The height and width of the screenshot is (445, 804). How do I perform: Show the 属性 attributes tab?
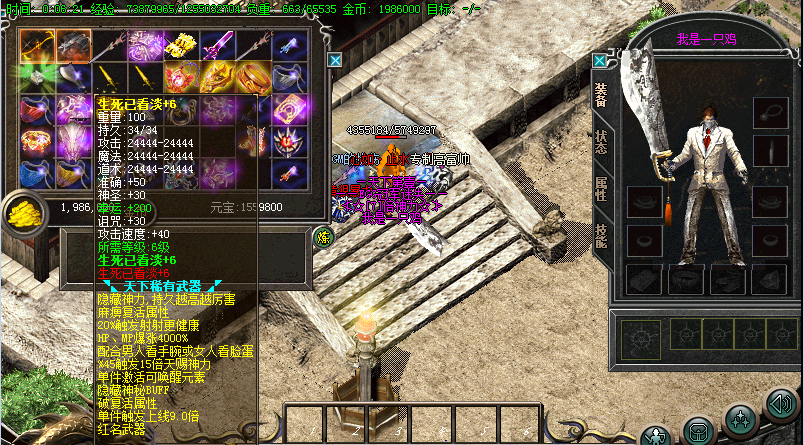tap(601, 188)
